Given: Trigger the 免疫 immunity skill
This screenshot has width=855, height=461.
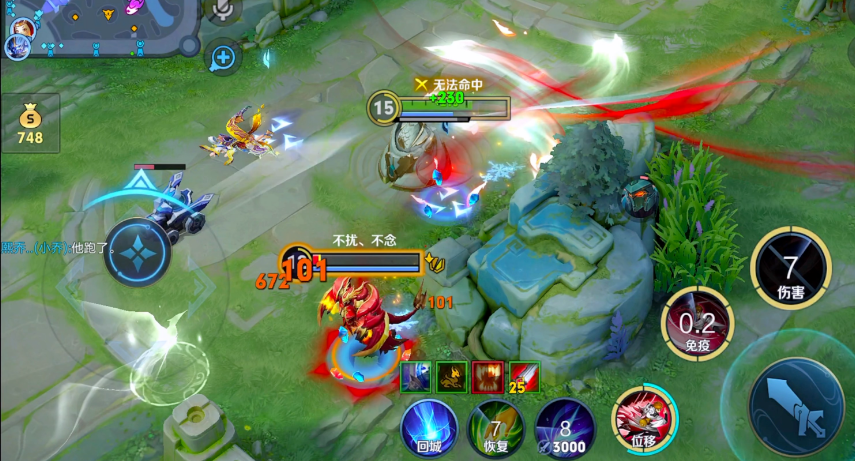Looking at the screenshot, I should [698, 324].
